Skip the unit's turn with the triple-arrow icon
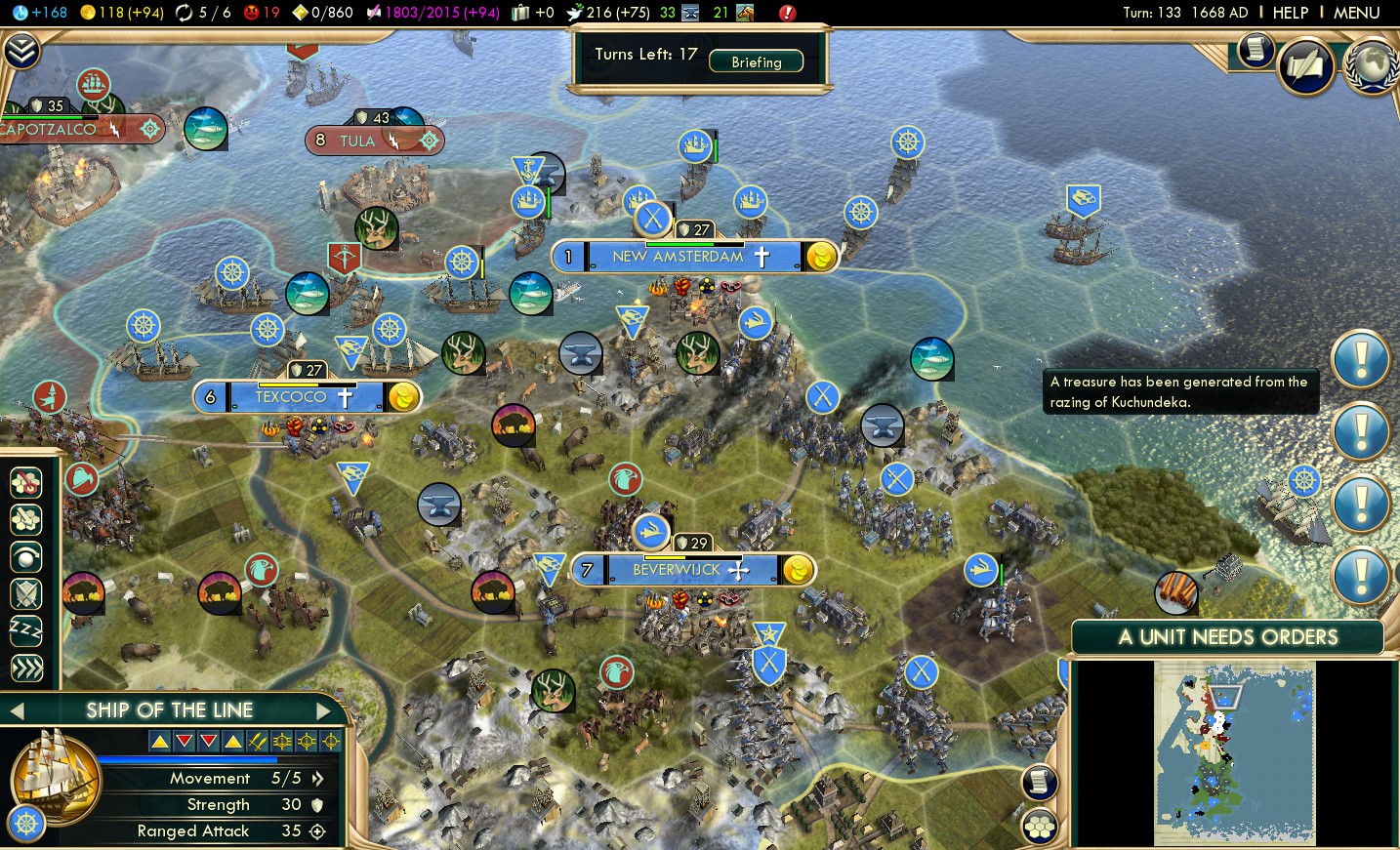 26,668
